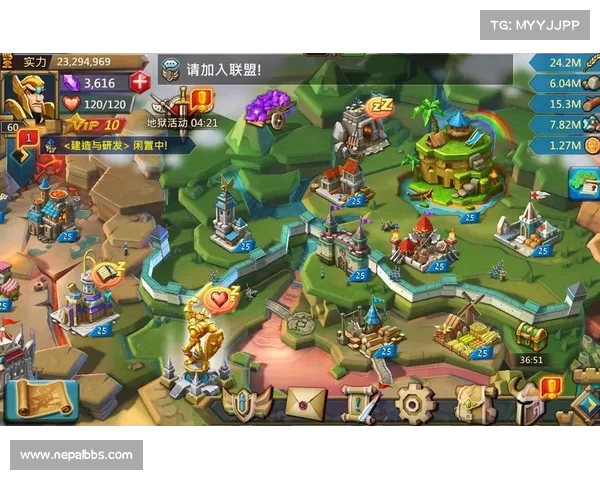Open the quest scroll with exclamation mark

click(x=359, y=402)
